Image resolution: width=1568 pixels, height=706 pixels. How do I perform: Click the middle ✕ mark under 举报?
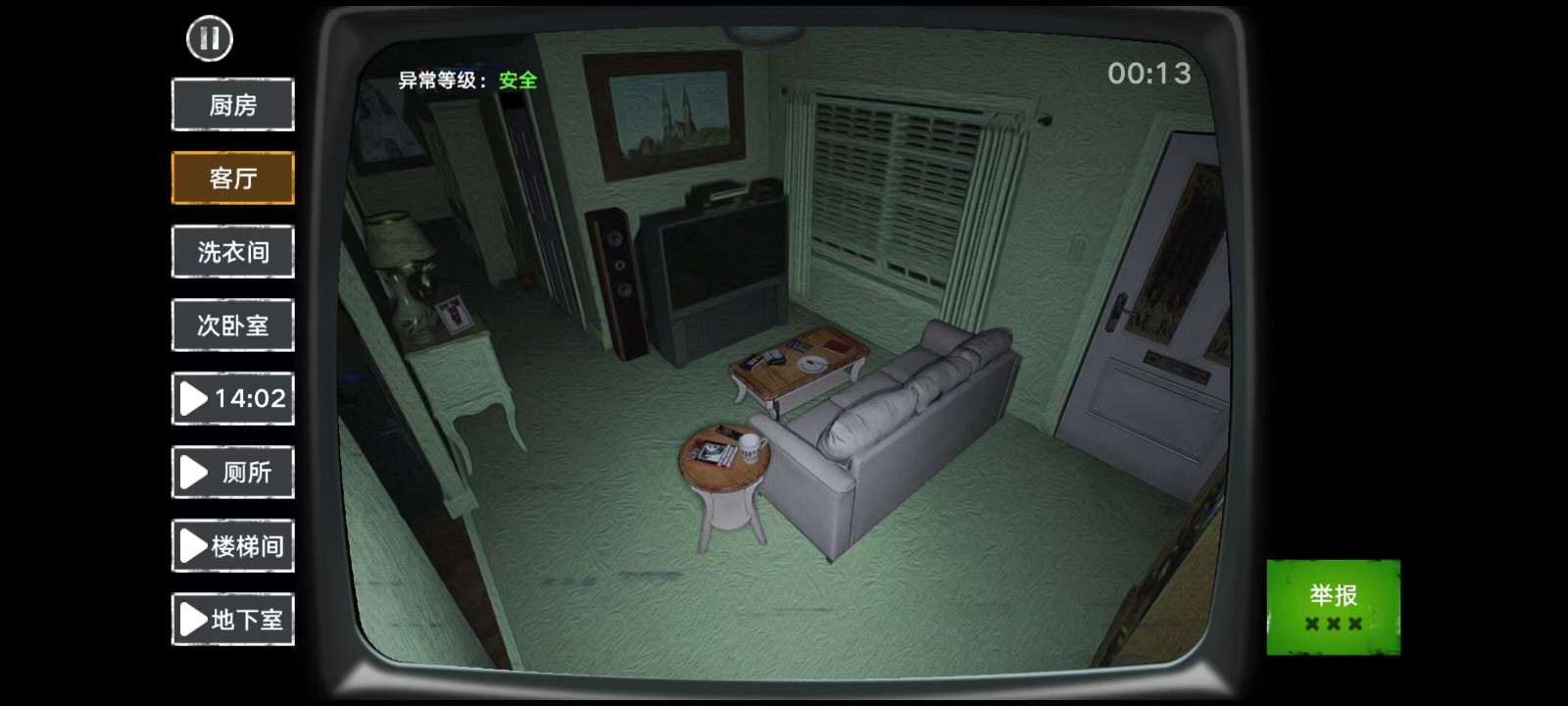click(1336, 624)
